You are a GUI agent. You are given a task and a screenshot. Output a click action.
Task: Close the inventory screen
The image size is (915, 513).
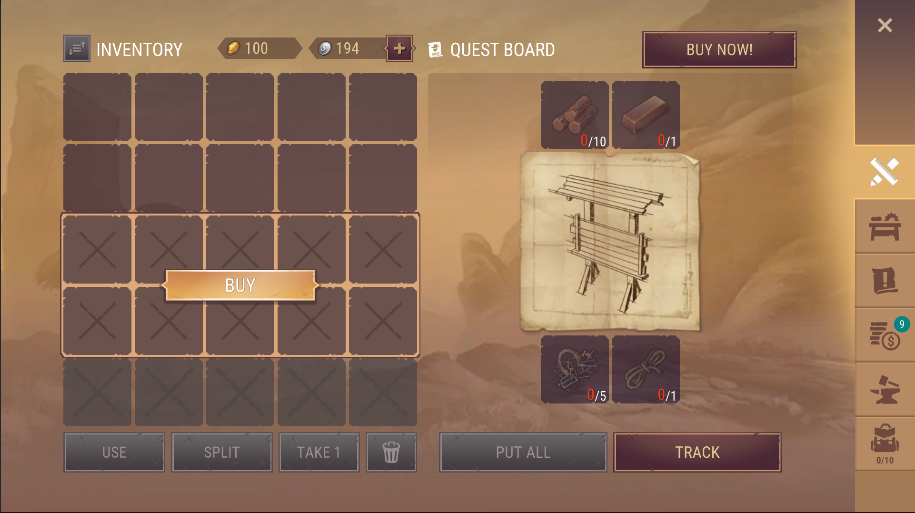pos(884,26)
